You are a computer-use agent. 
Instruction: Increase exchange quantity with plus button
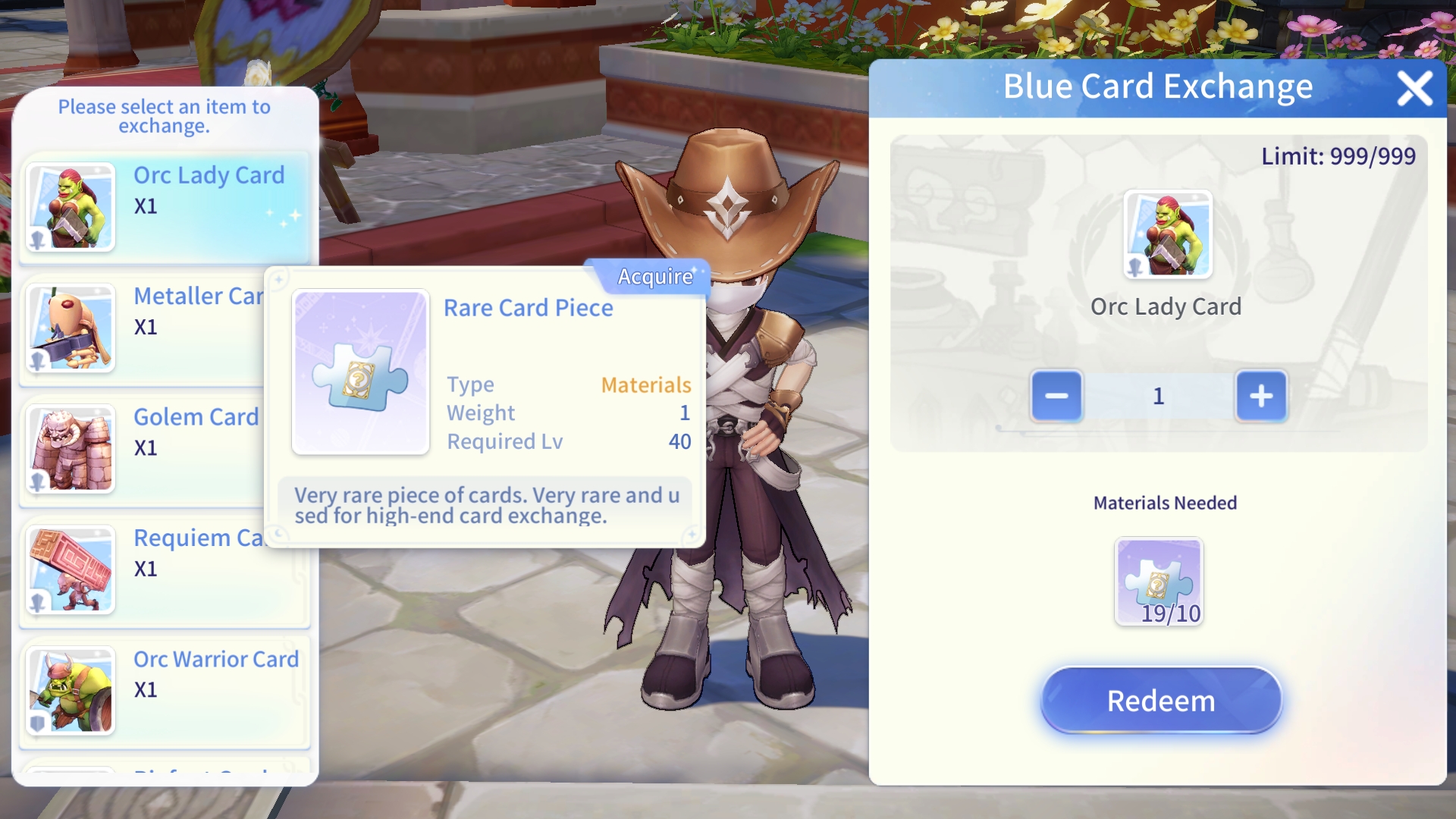(x=1261, y=396)
